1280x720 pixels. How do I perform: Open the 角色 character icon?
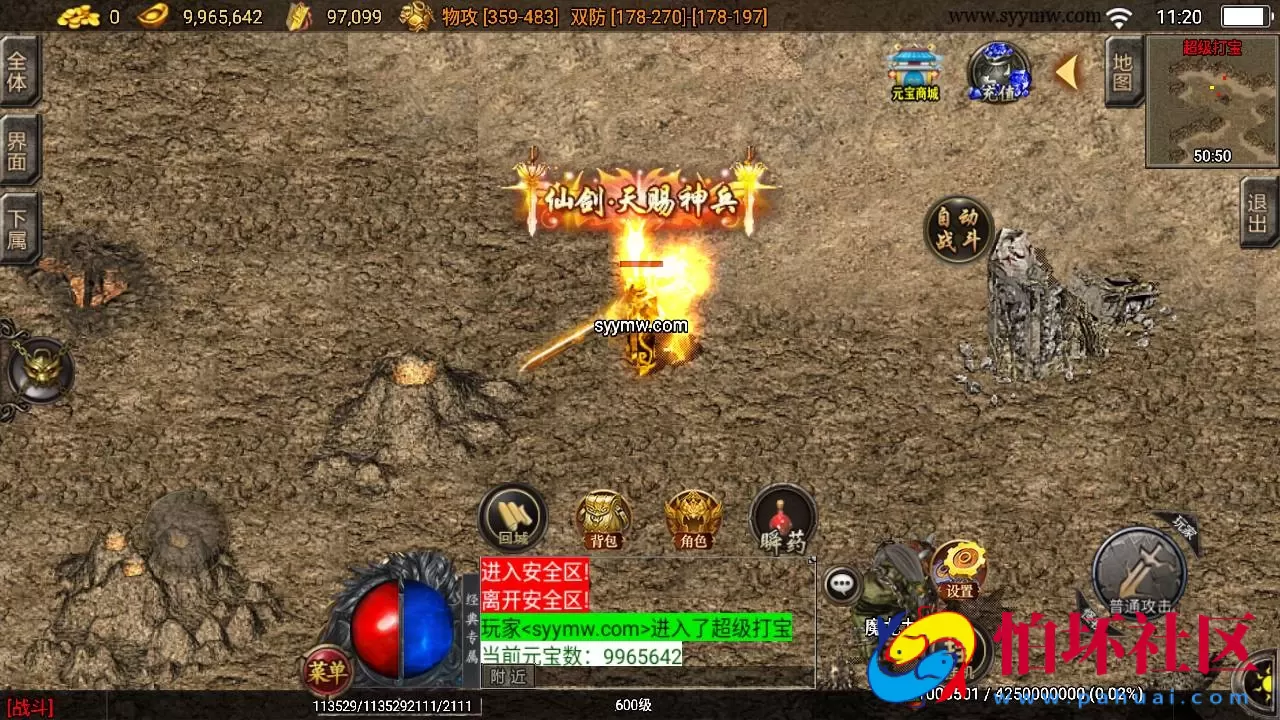[693, 516]
